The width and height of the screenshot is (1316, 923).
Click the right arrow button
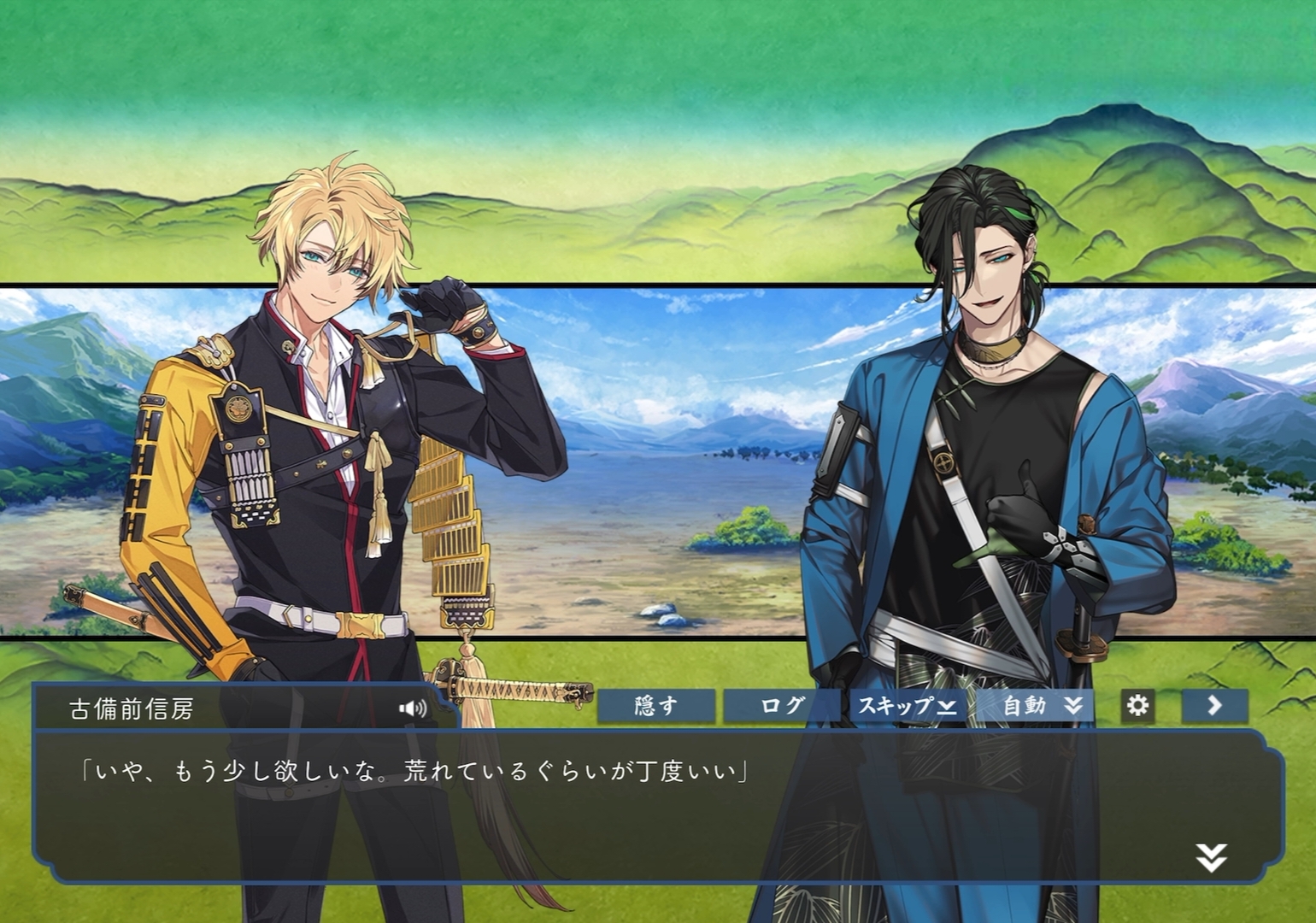point(1214,706)
